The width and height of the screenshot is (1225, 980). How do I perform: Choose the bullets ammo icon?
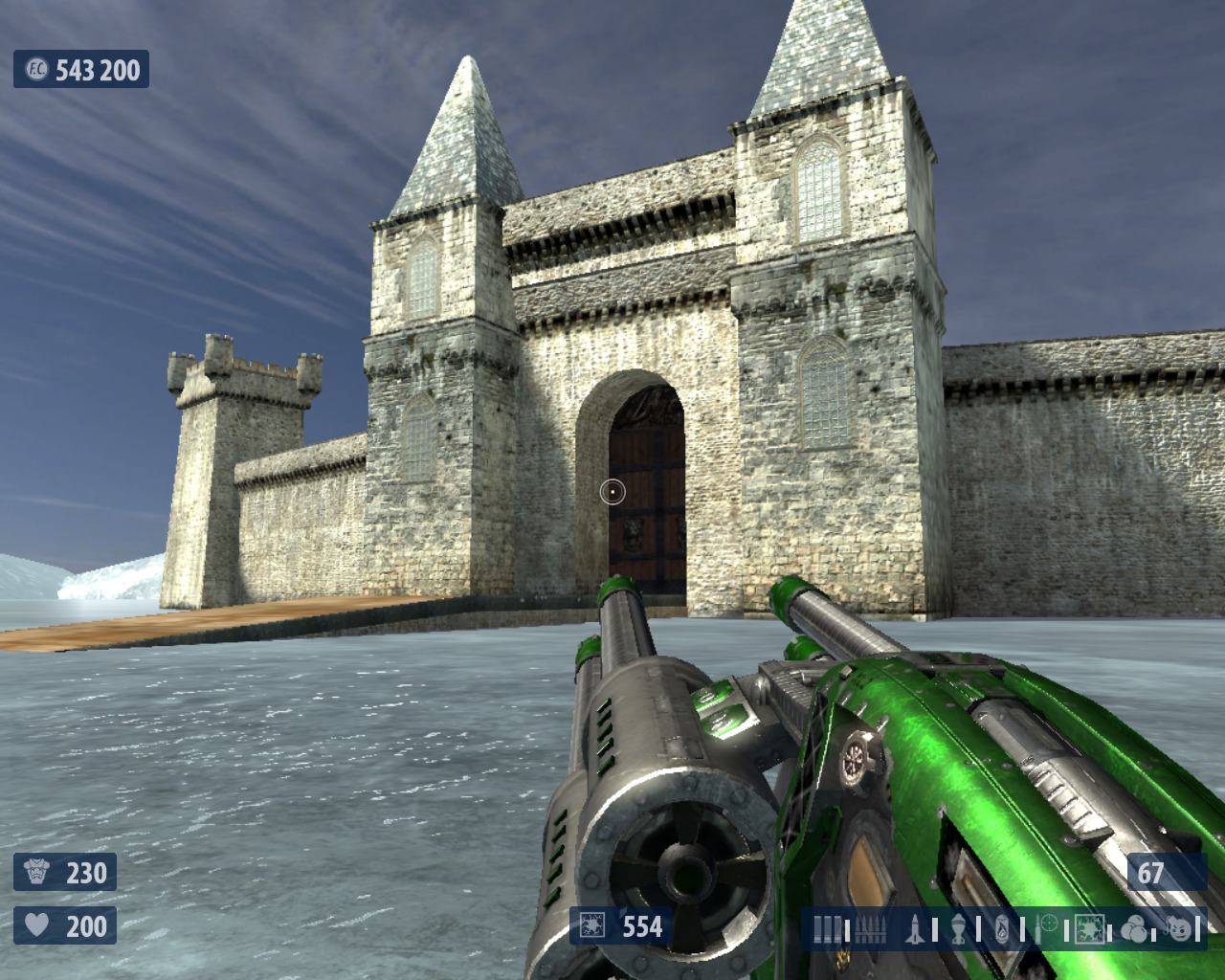[869, 928]
